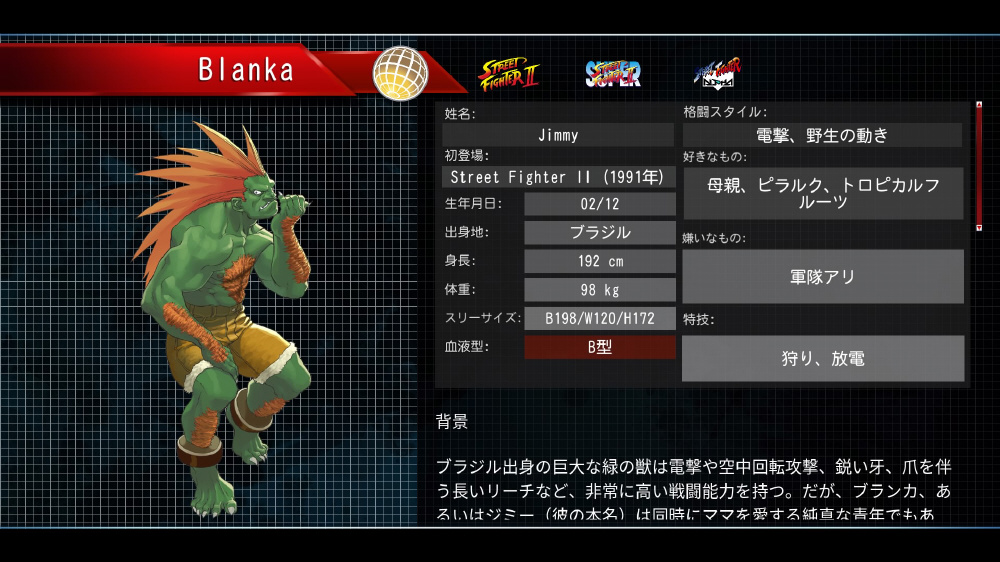Click the red scrollbar on the profile panel
The height and width of the screenshot is (562, 1000).
(x=978, y=165)
